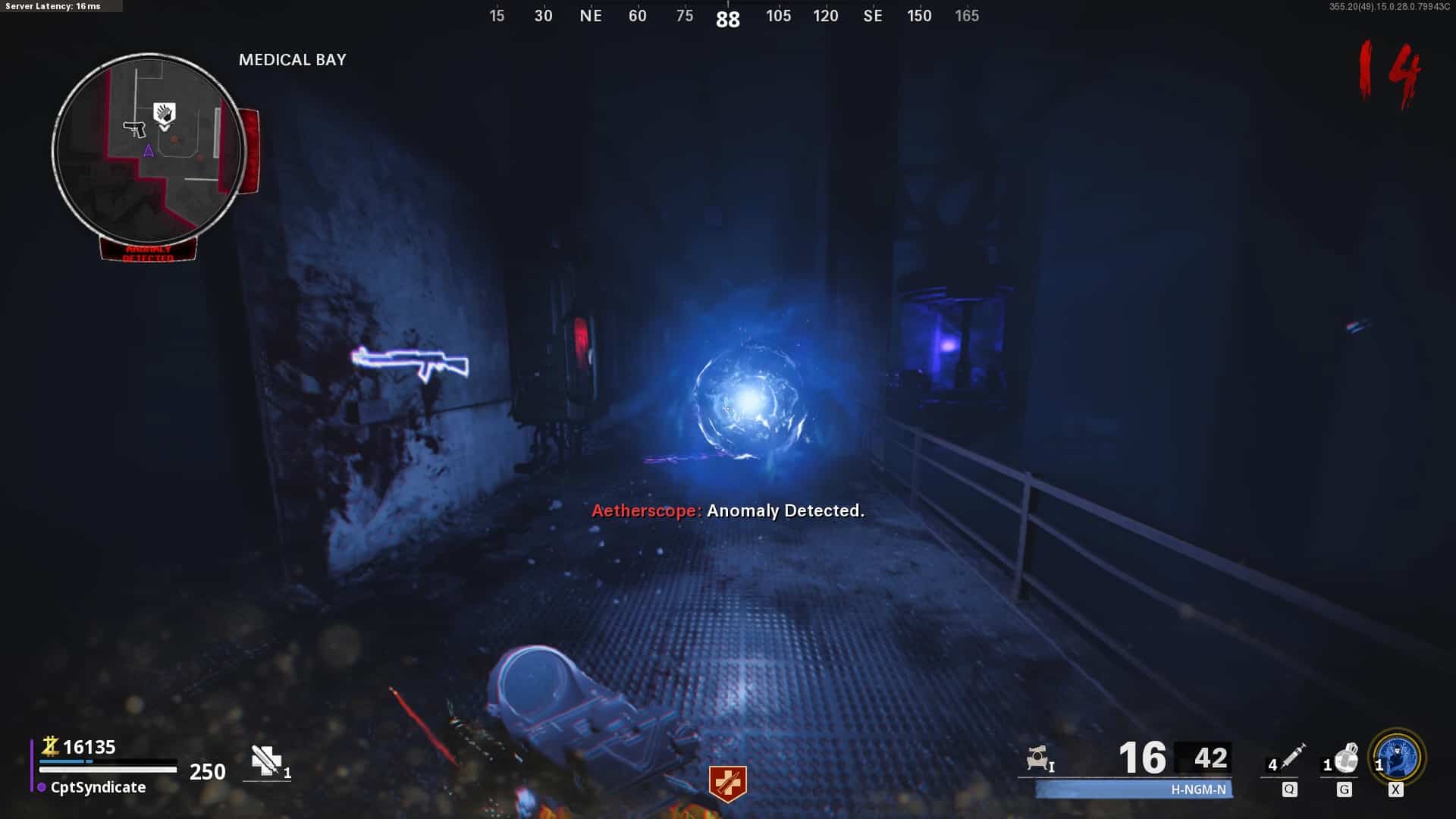
Task: Activate the blue field upgrade icon
Action: [x=1398, y=757]
